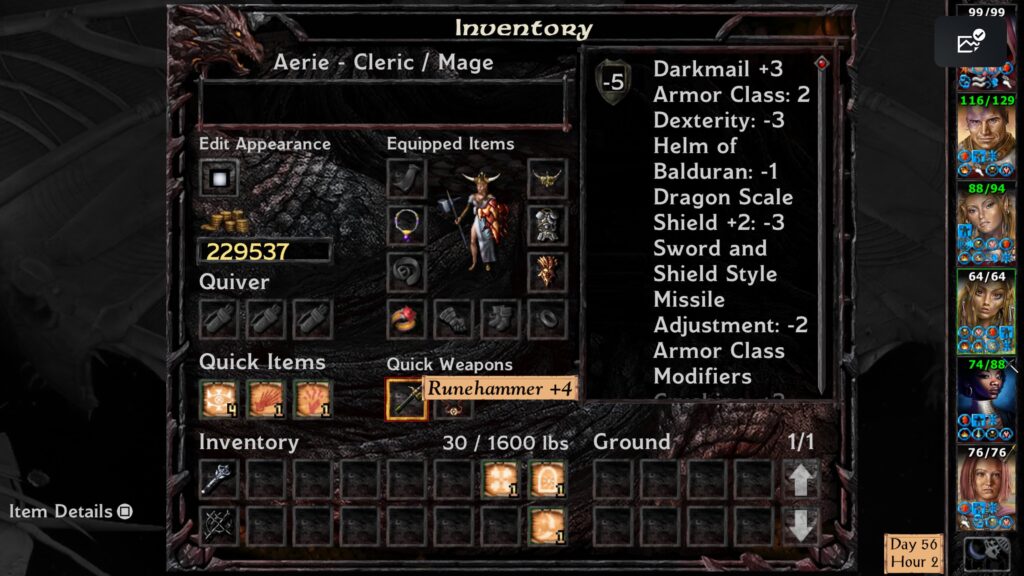The width and height of the screenshot is (1024, 576).
Task: Pick up the mace in the inventory
Action: 218,479
